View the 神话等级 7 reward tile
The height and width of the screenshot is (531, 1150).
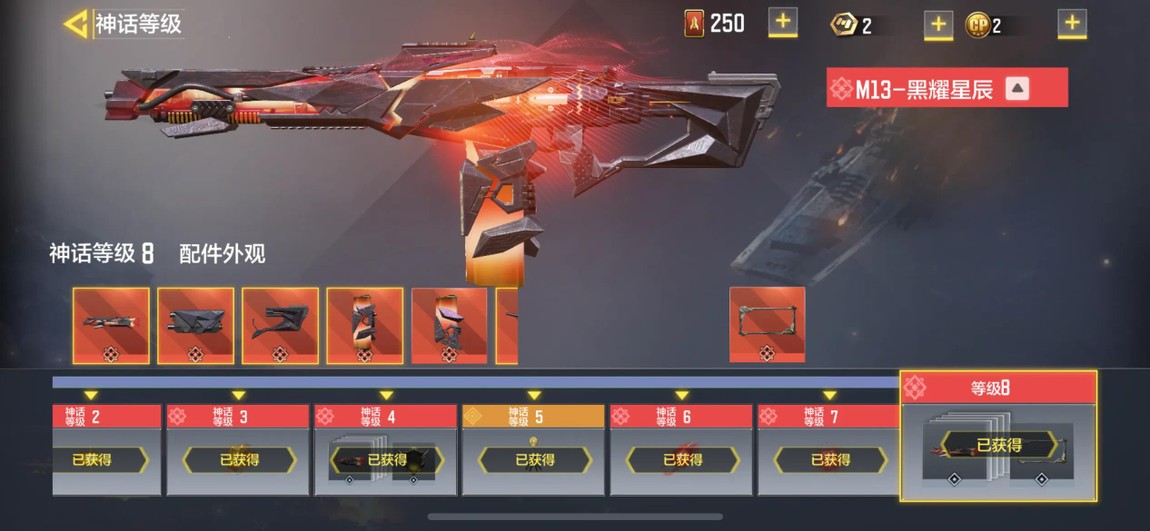[829, 450]
